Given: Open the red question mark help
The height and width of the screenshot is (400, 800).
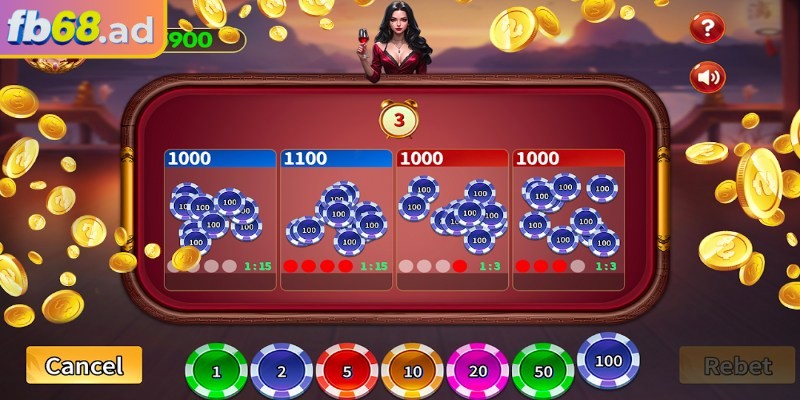Looking at the screenshot, I should [707, 27].
